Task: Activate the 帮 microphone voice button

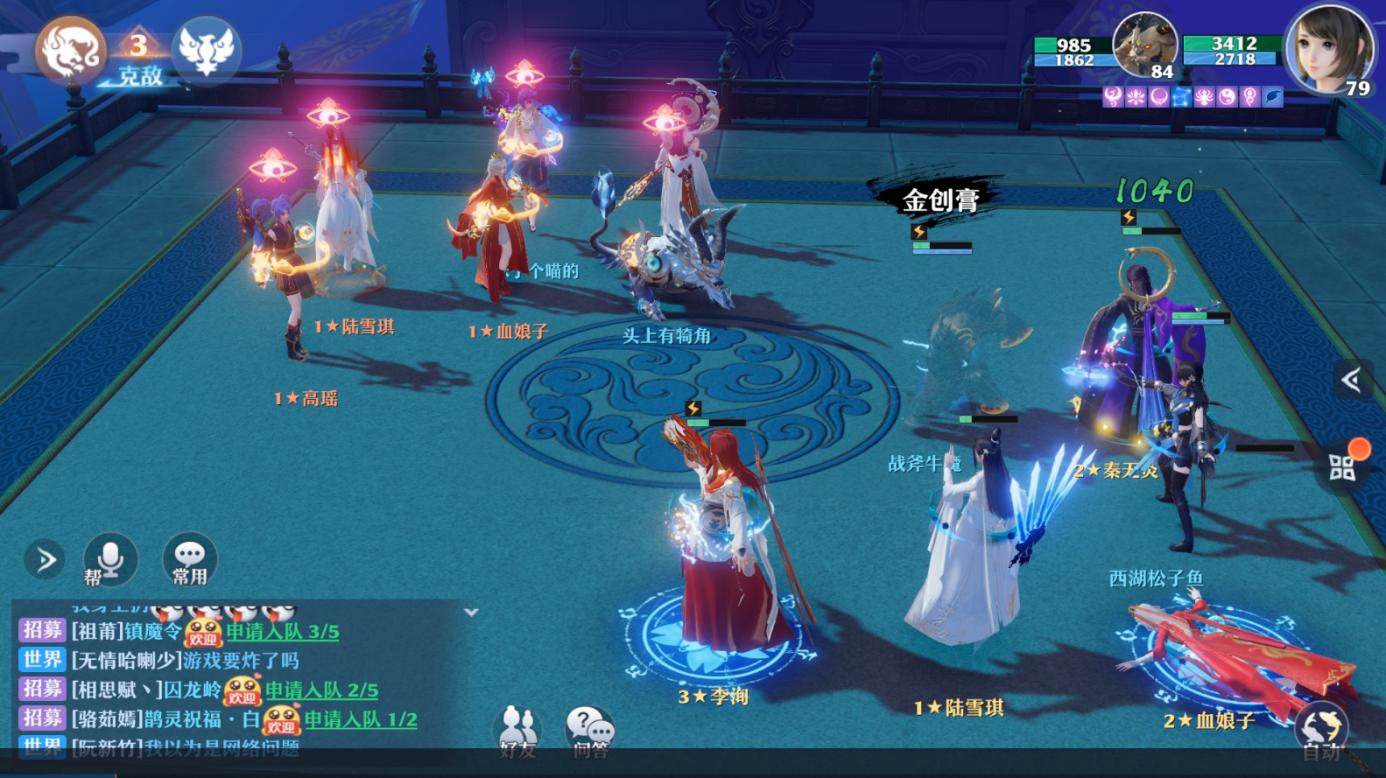Action: [109, 559]
